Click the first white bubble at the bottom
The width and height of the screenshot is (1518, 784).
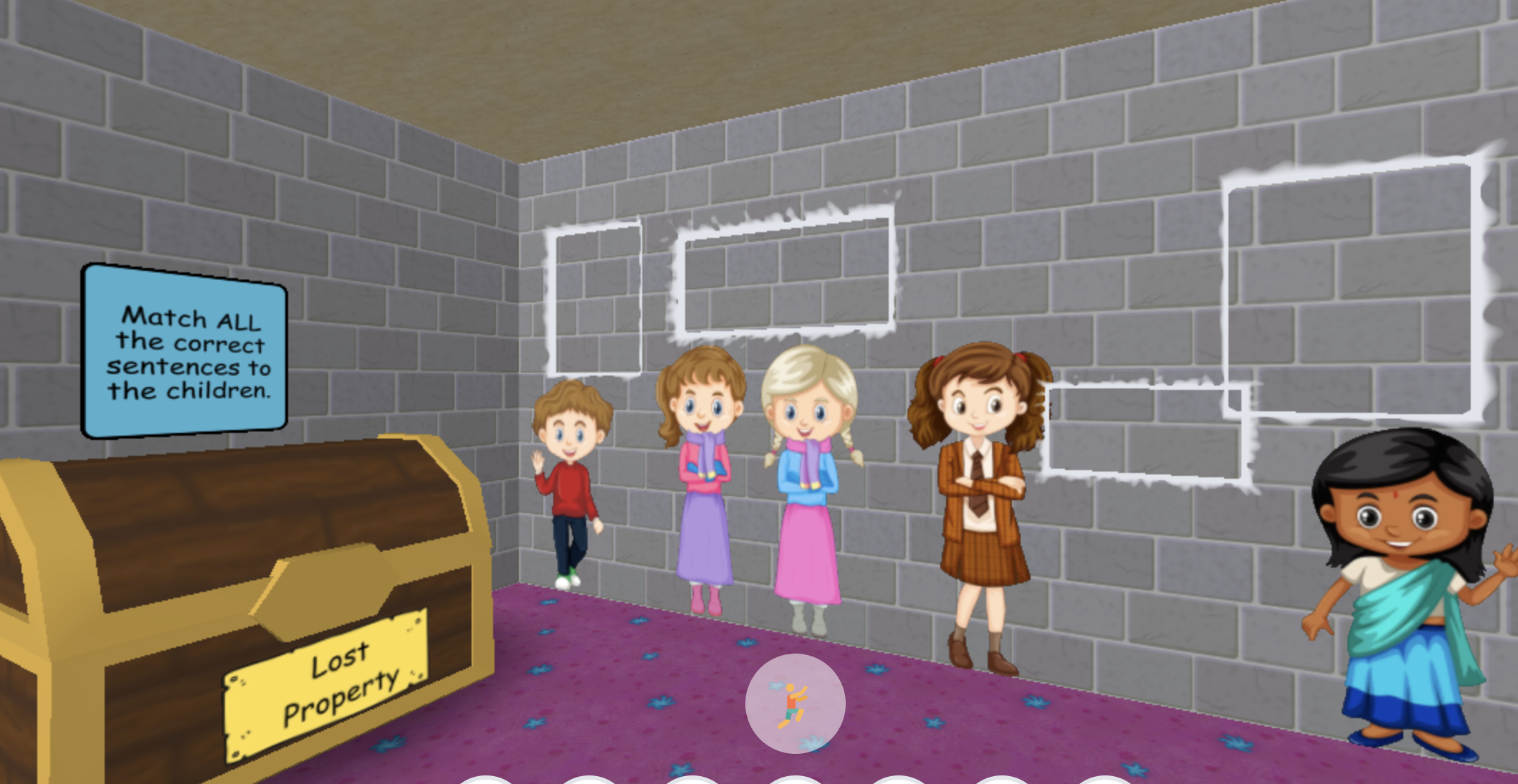(x=484, y=781)
